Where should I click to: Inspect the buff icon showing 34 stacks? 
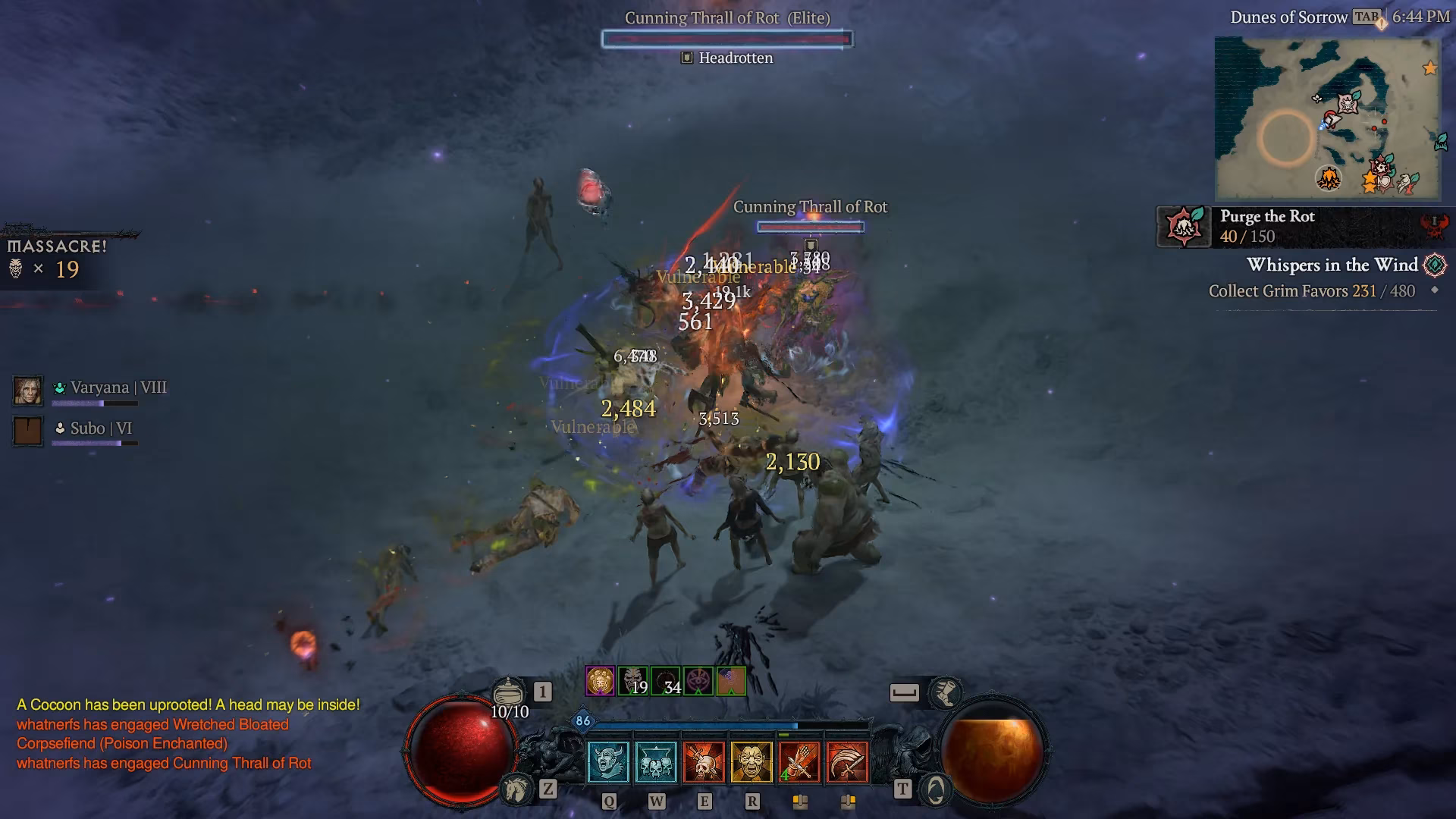tap(667, 680)
